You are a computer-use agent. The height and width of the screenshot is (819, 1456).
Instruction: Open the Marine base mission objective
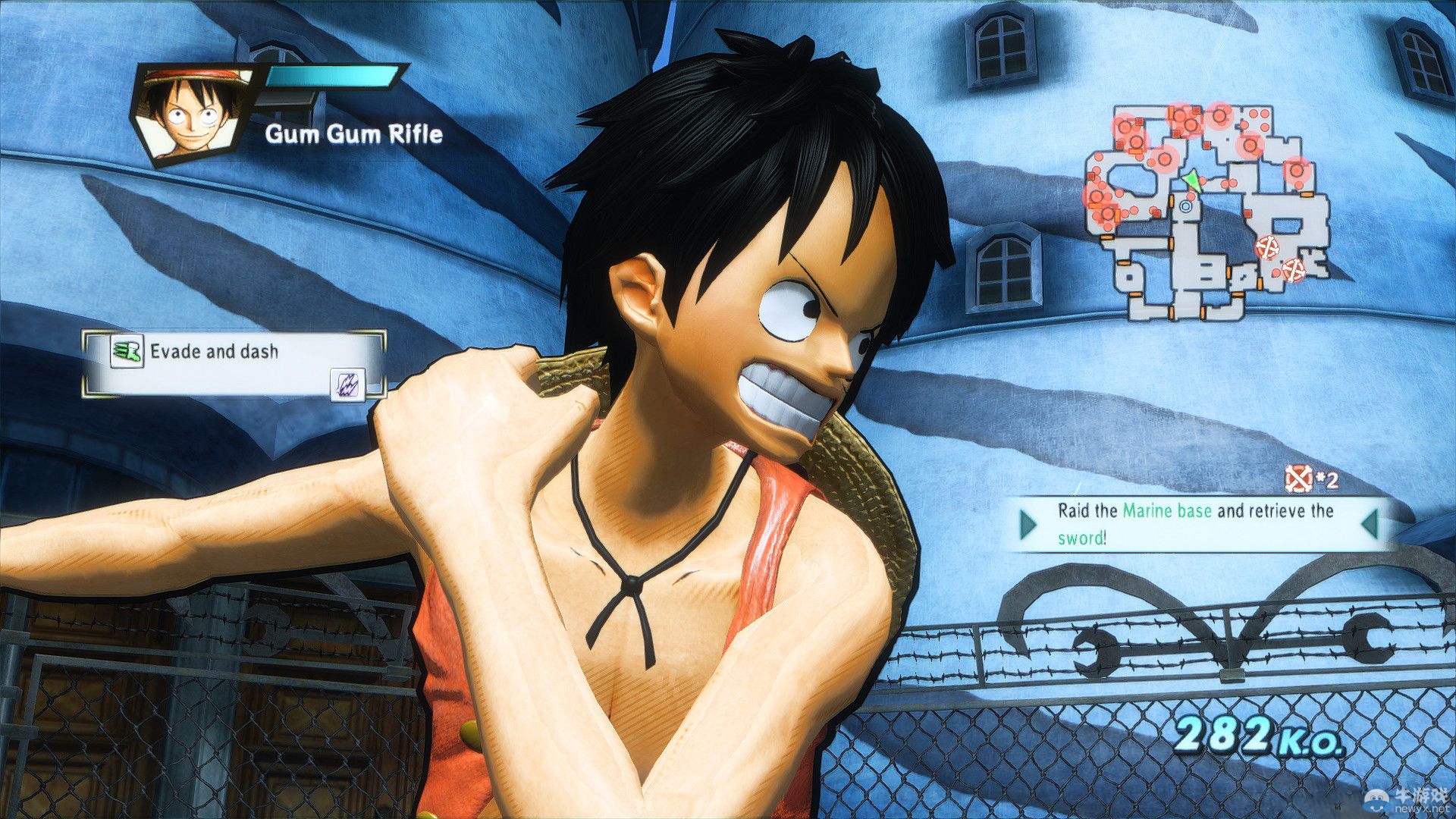click(x=1195, y=524)
